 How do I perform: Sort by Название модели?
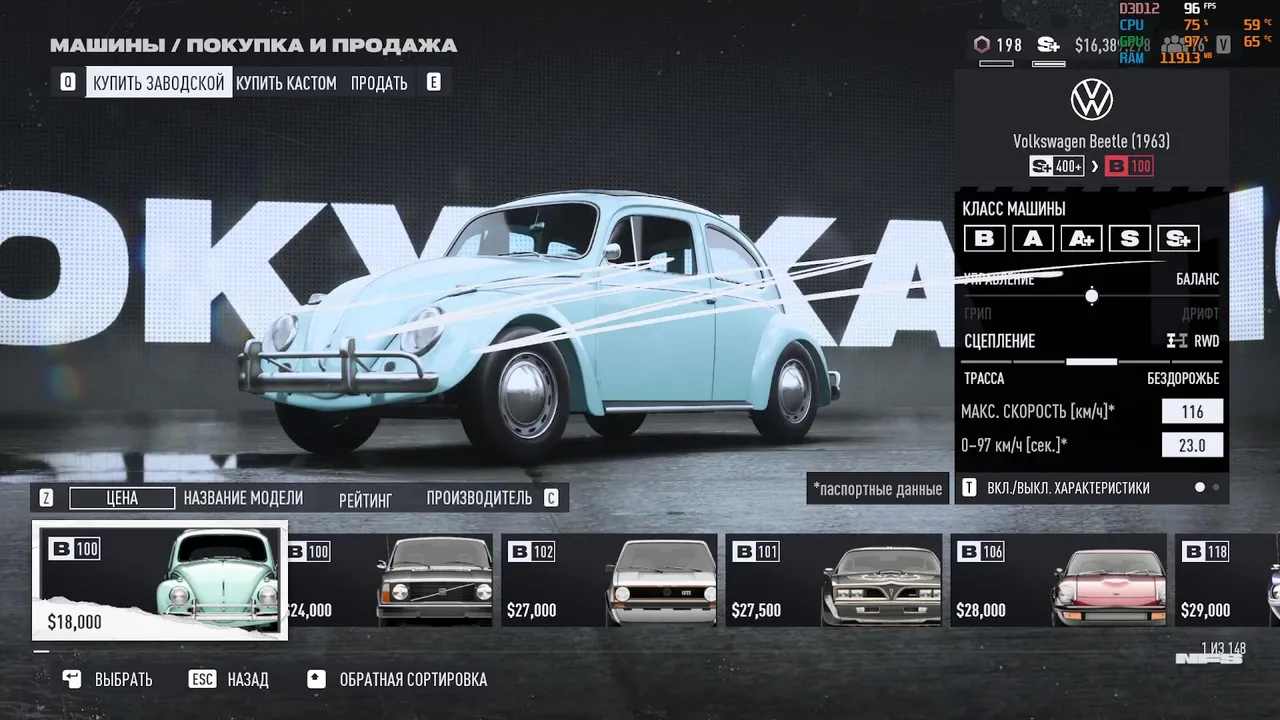tap(243, 498)
